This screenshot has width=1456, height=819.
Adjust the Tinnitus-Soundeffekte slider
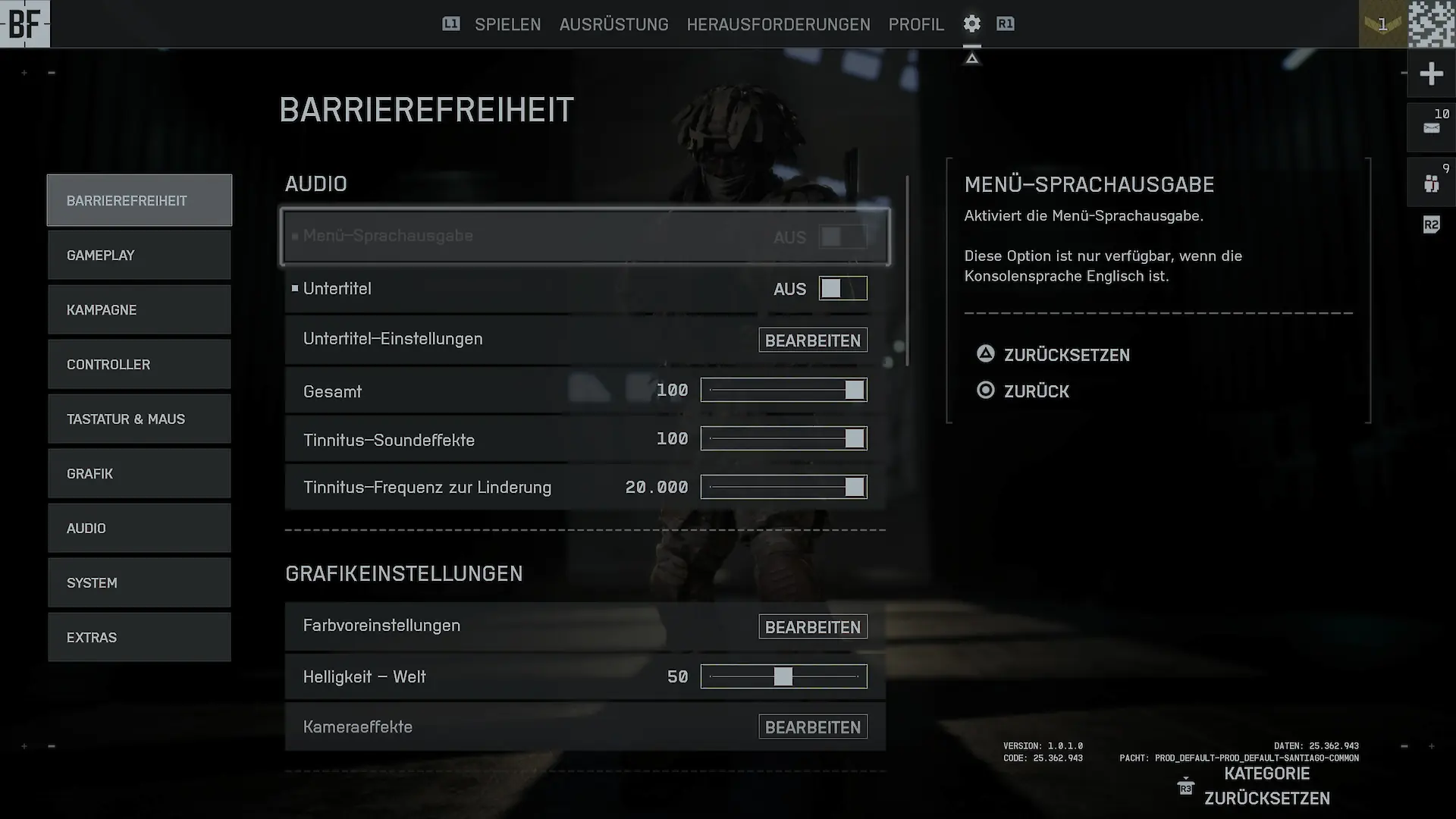coord(783,439)
